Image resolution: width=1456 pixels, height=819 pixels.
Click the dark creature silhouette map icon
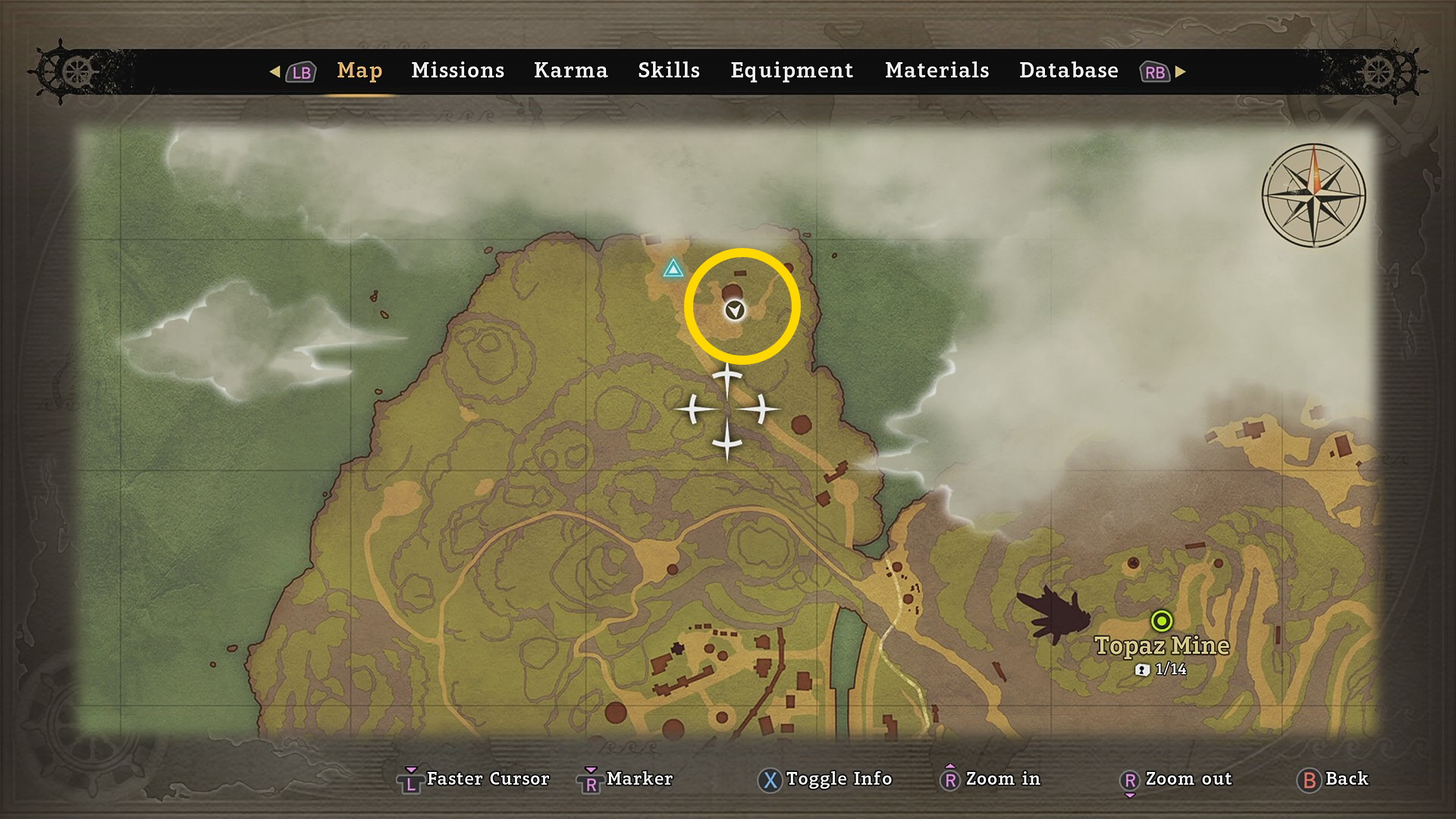pos(1055,613)
